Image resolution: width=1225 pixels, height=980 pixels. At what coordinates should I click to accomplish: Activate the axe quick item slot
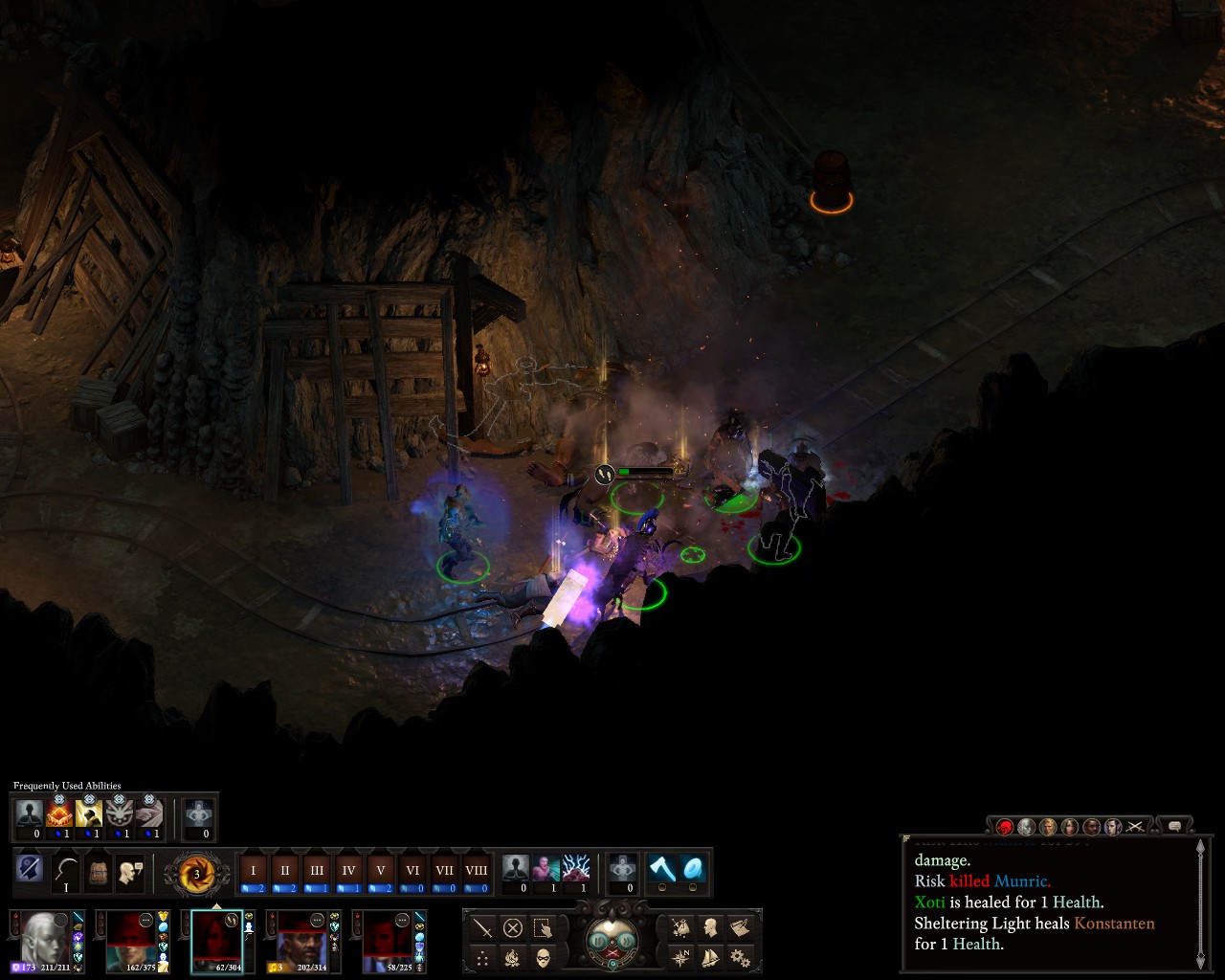click(x=661, y=869)
